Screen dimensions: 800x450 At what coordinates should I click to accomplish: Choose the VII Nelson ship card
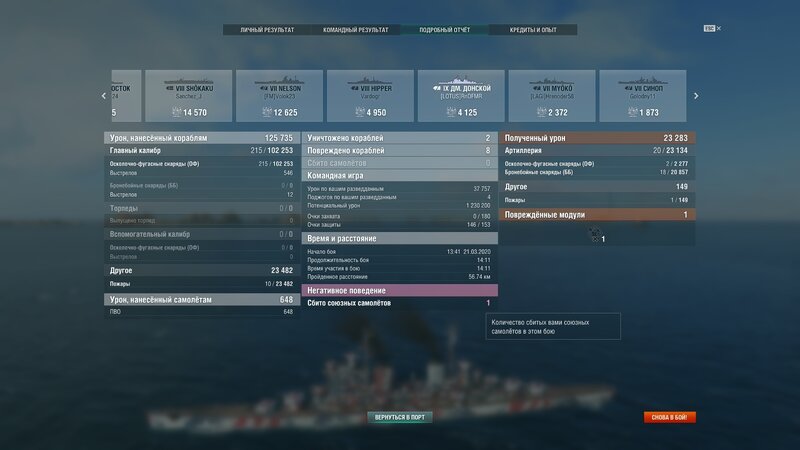pyautogui.click(x=279, y=96)
